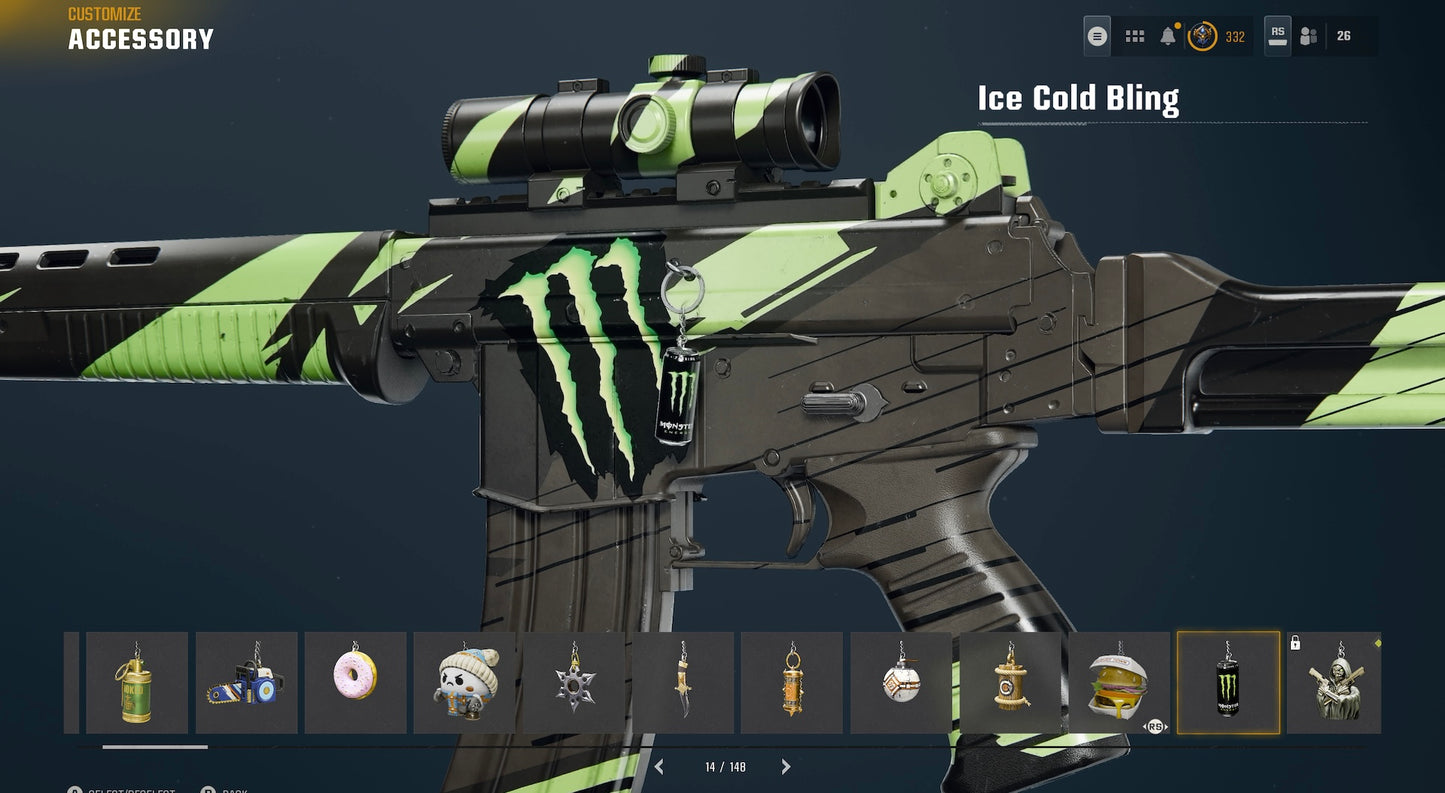Viewport: 1445px width, 793px height.
Task: Select the orange spiked cylinder charm
Action: [x=791, y=683]
